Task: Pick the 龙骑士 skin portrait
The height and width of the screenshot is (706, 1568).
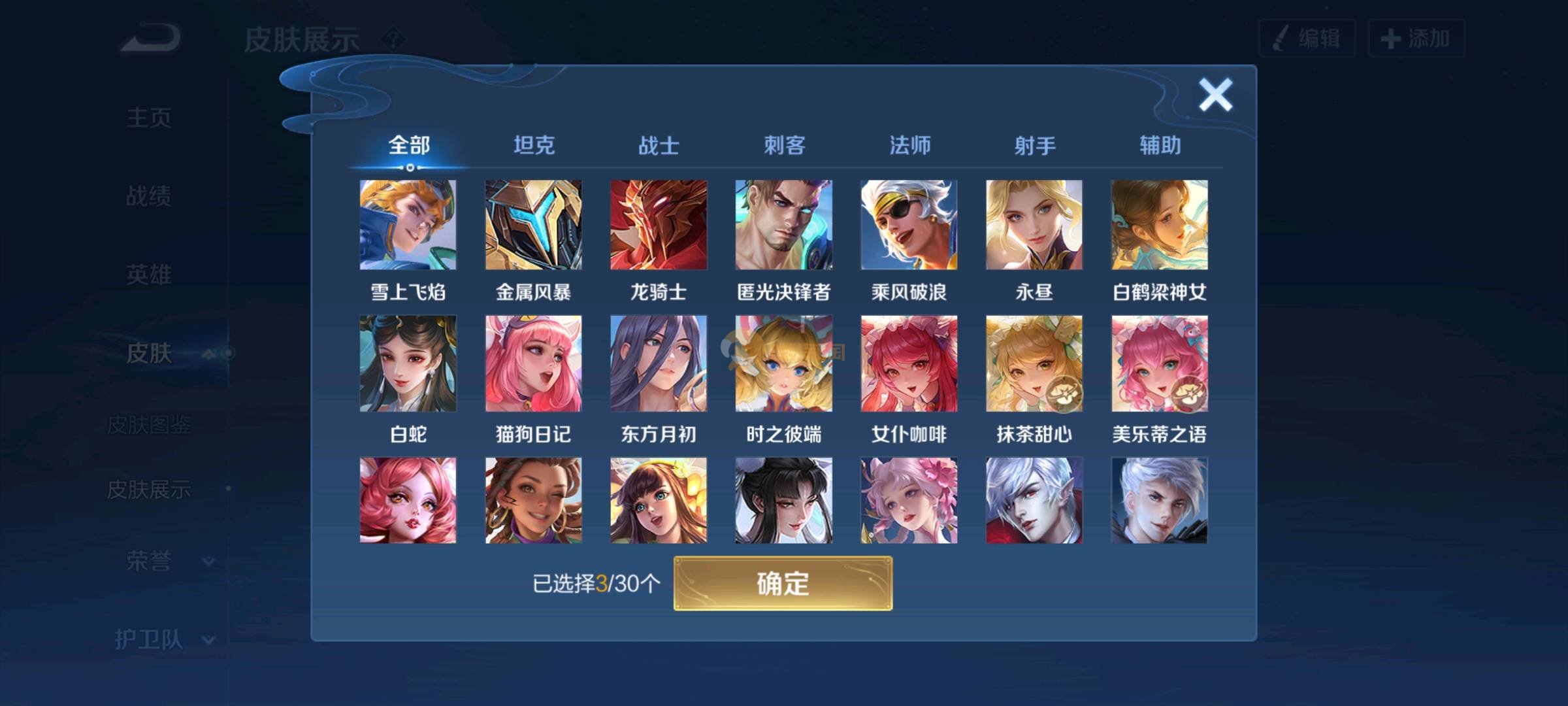Action: coord(659,225)
